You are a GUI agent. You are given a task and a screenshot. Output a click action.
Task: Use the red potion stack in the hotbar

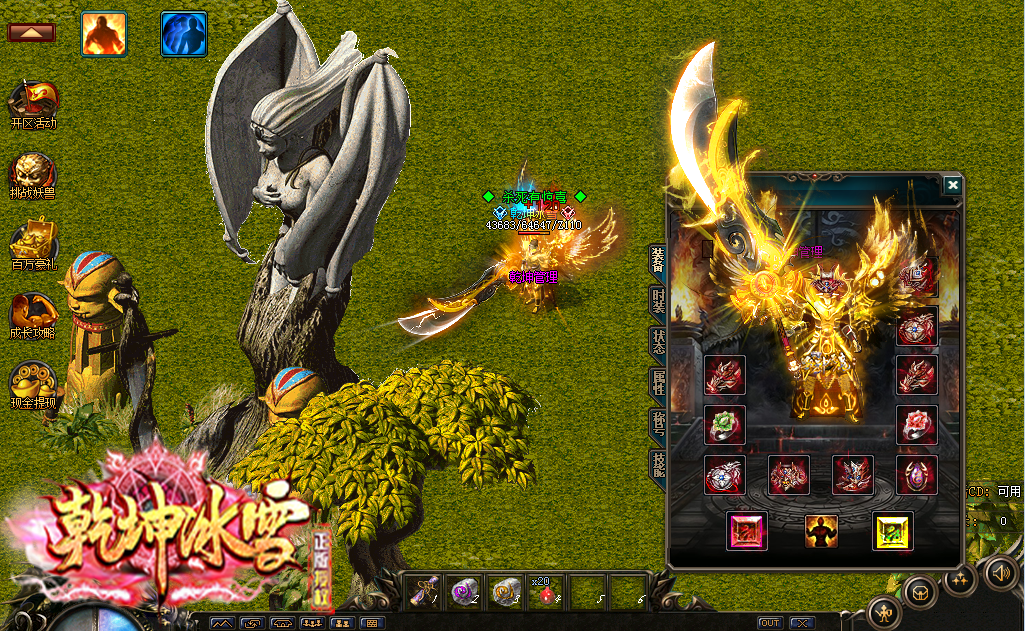(x=546, y=593)
